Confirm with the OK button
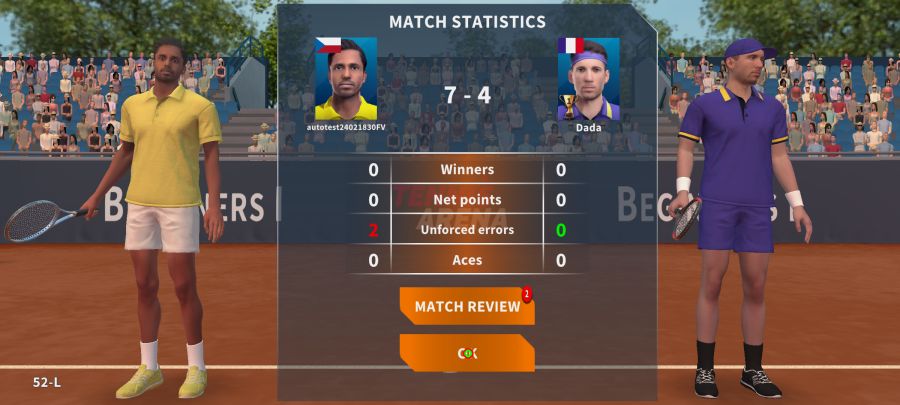The height and width of the screenshot is (405, 900). 467,353
